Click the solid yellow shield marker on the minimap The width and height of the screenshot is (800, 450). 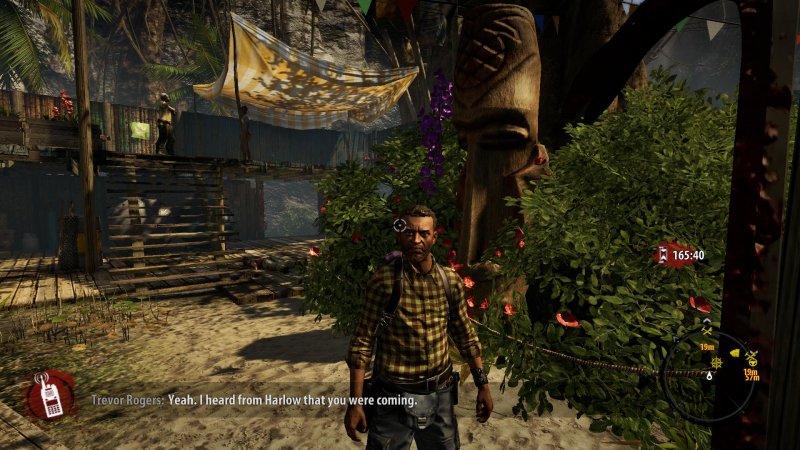(735, 353)
